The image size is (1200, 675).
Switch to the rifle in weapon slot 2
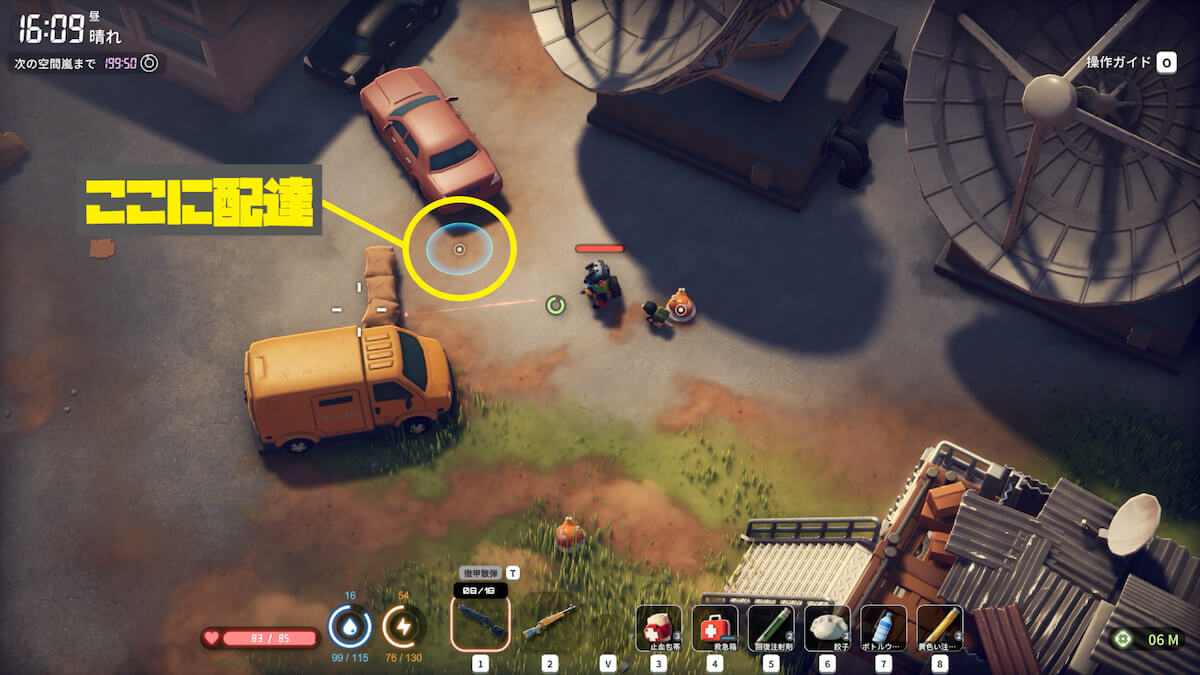click(x=549, y=623)
